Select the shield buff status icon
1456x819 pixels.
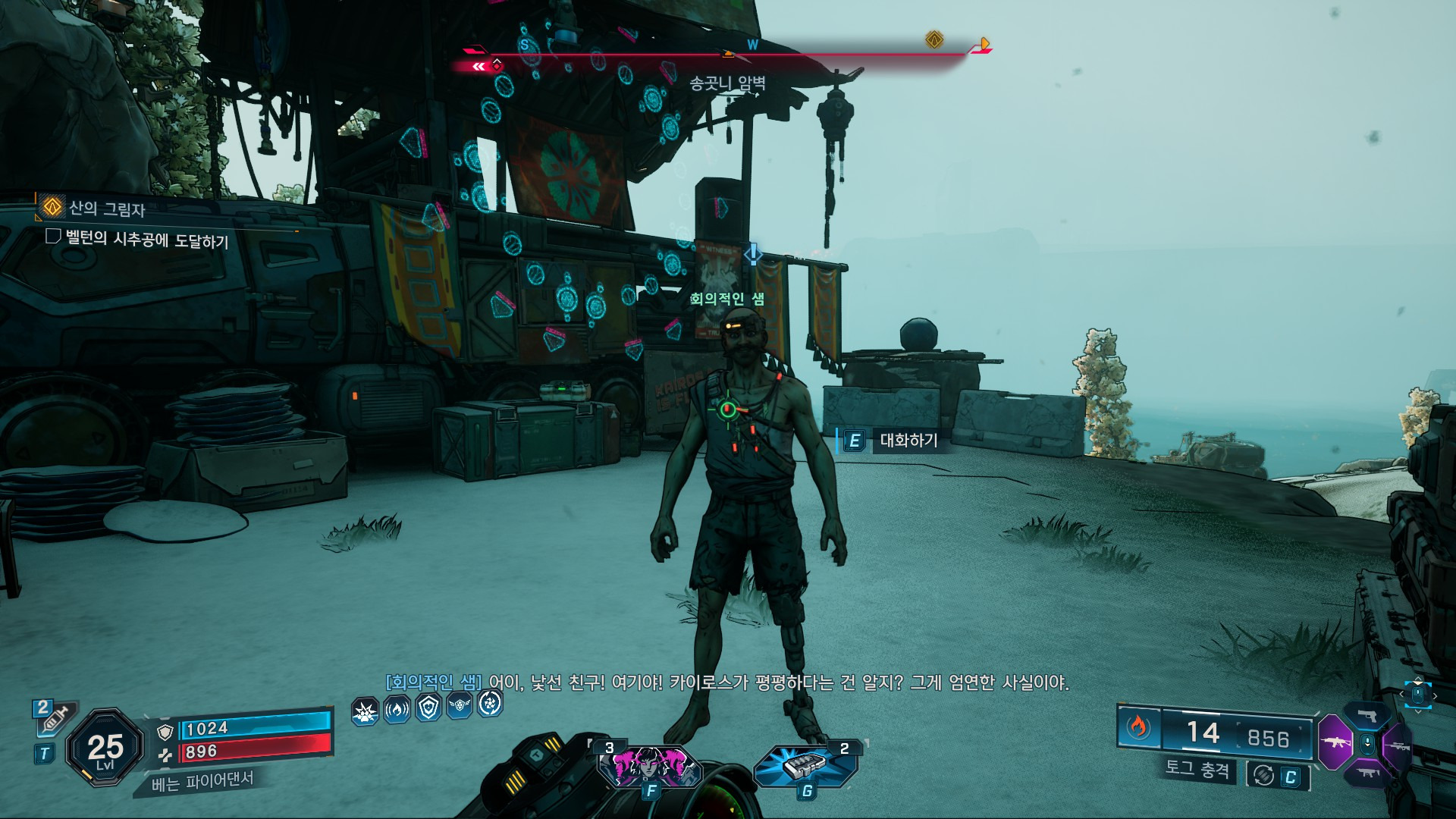click(429, 708)
